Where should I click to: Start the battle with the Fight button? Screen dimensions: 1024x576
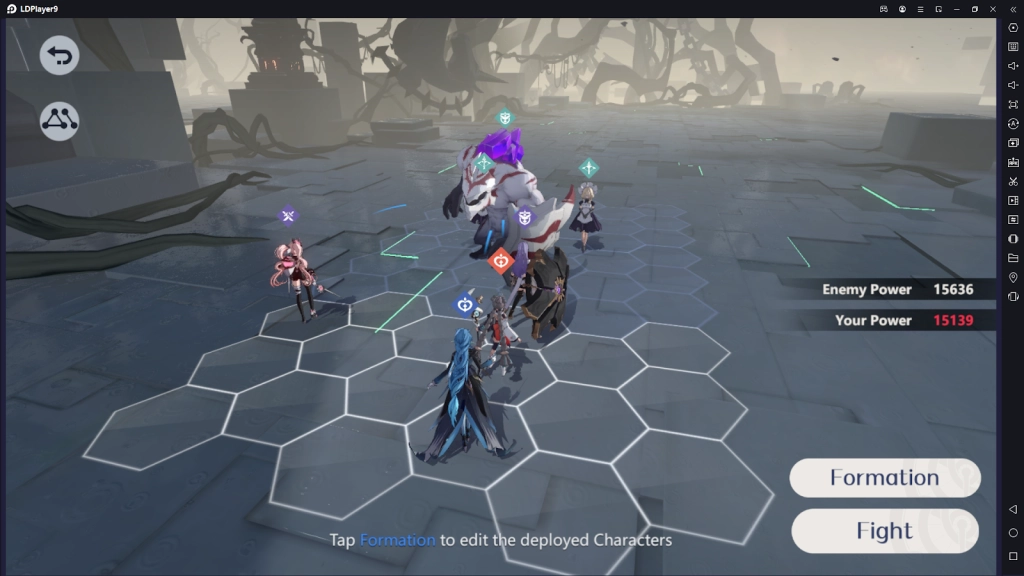pyautogui.click(x=884, y=531)
